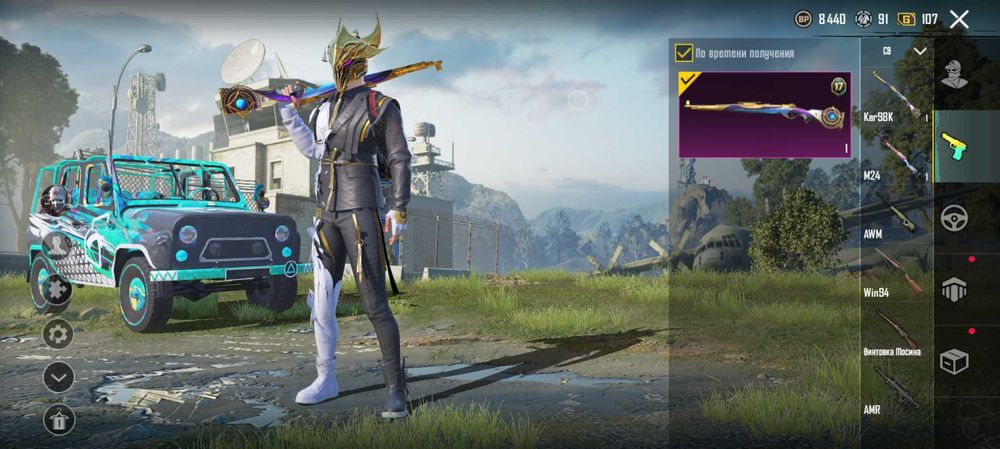This screenshot has height=449, width=1000.
Task: Open the crate box tab
Action: pos(955,361)
